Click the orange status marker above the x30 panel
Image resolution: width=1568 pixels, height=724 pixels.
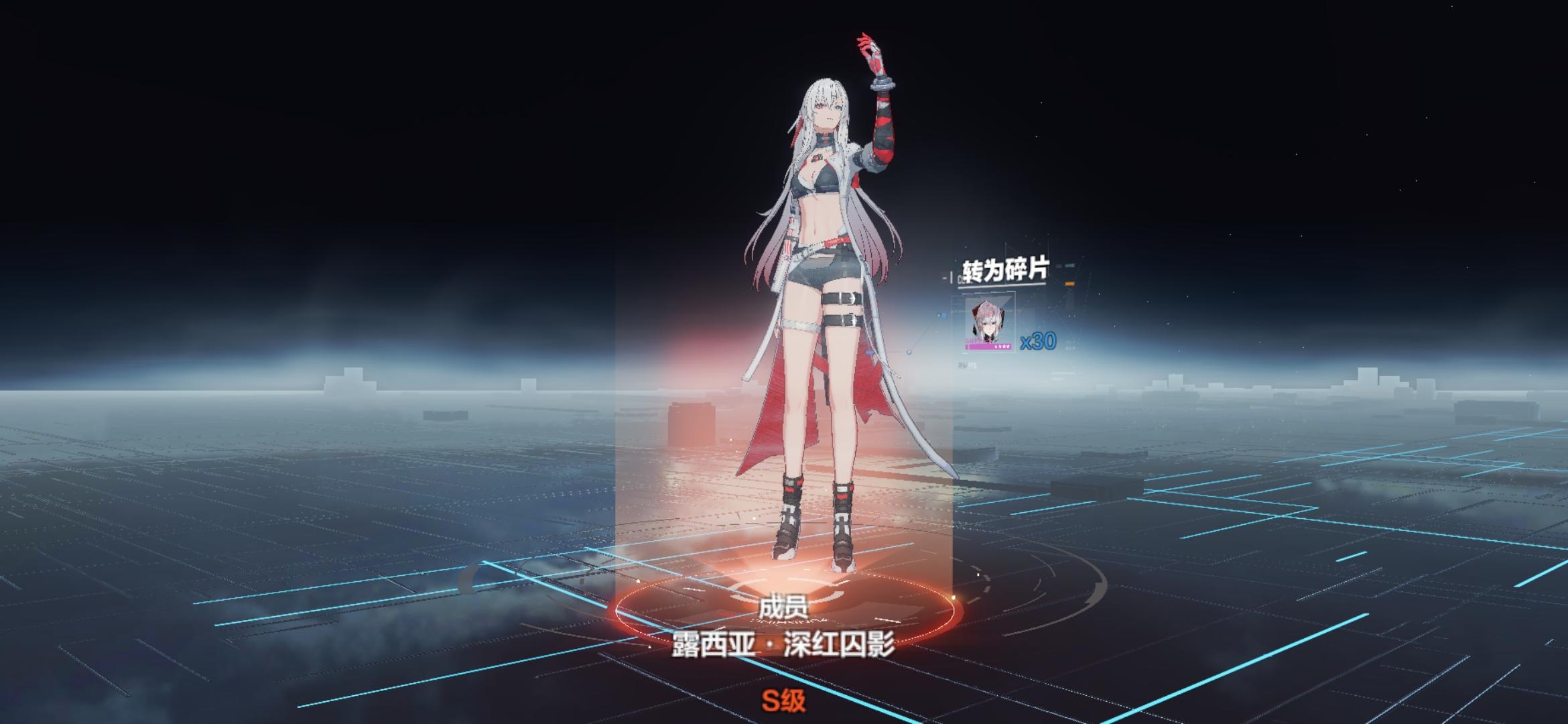pos(1070,283)
